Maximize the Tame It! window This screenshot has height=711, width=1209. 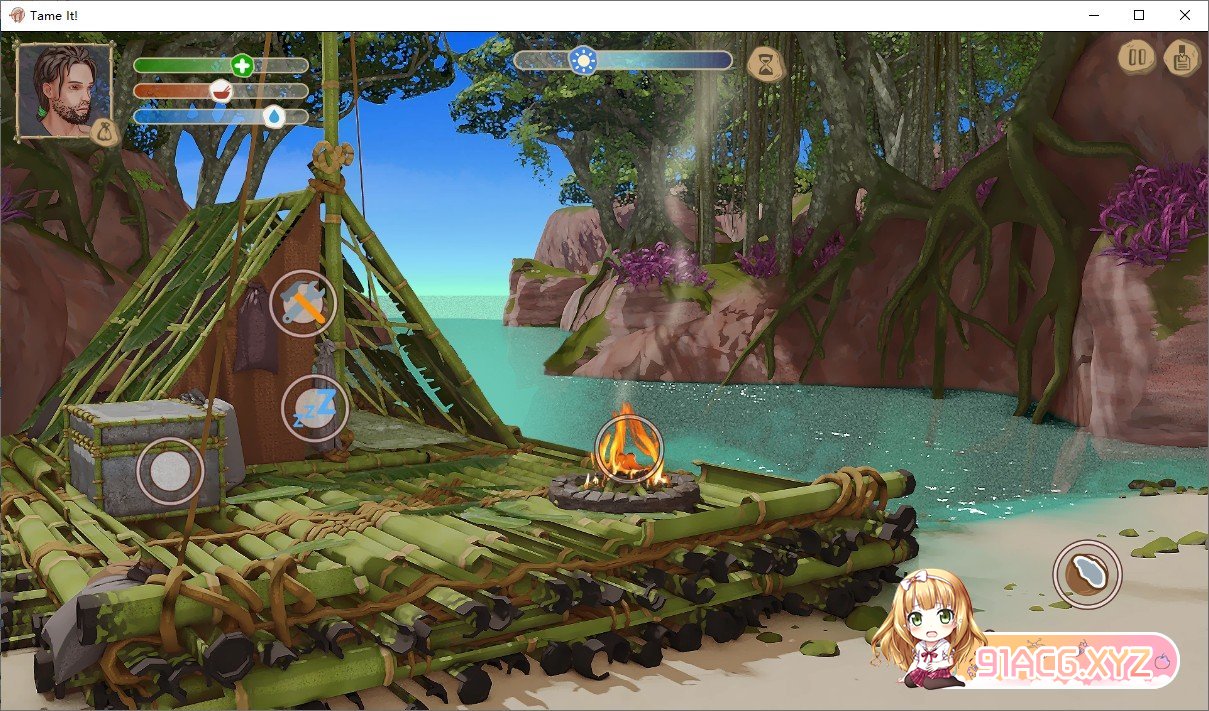(x=1139, y=15)
